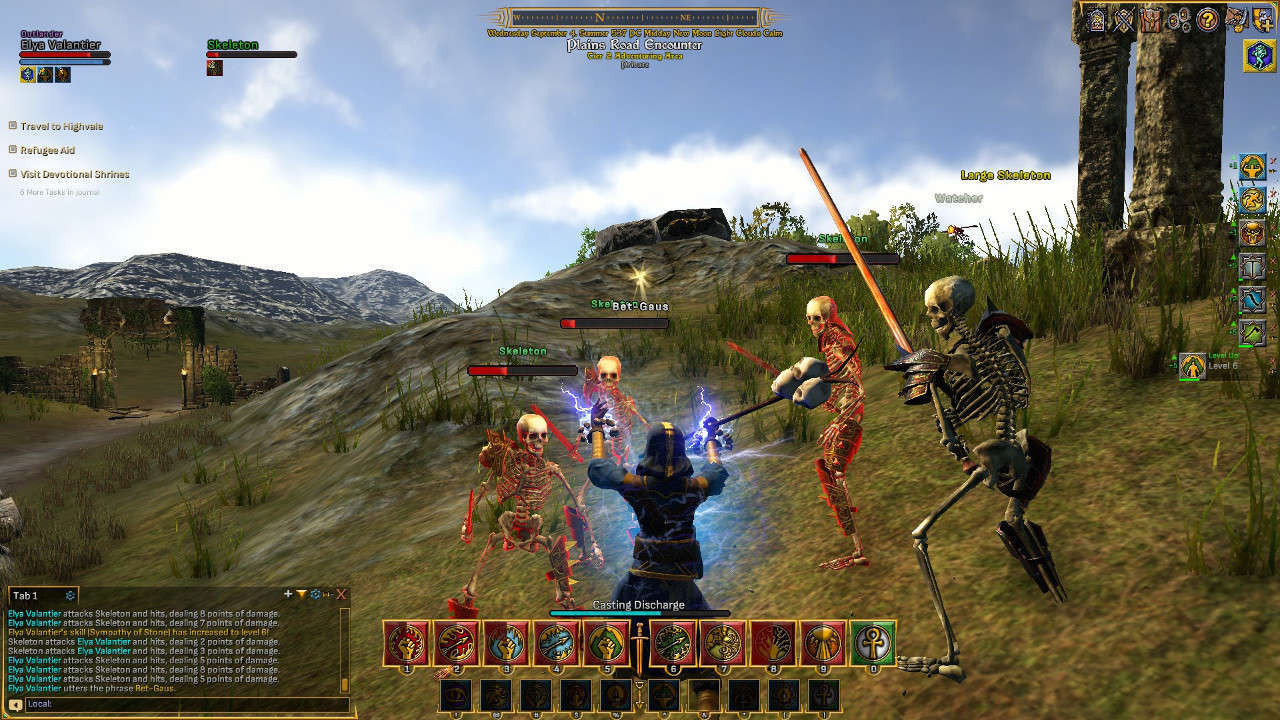1280x720 pixels.
Task: Open the Refugee Aid task
Action: [x=47, y=150]
